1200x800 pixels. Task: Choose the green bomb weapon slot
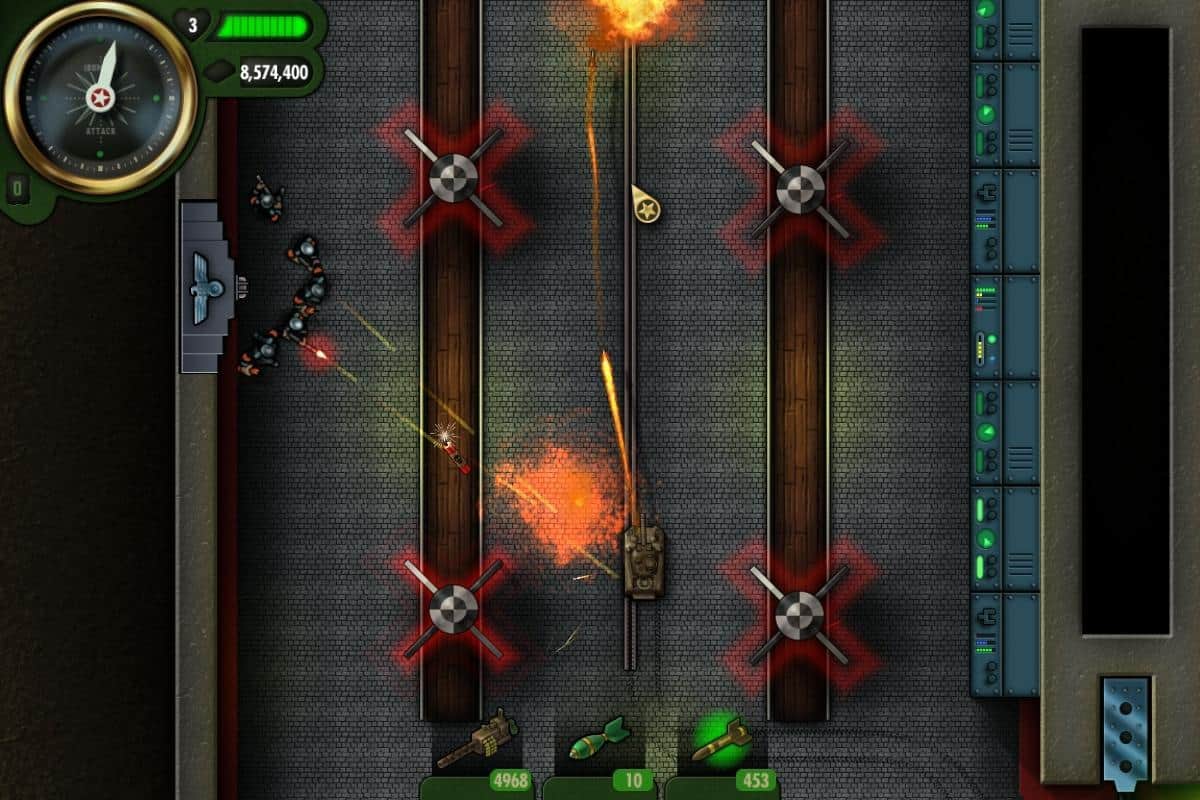click(x=598, y=742)
